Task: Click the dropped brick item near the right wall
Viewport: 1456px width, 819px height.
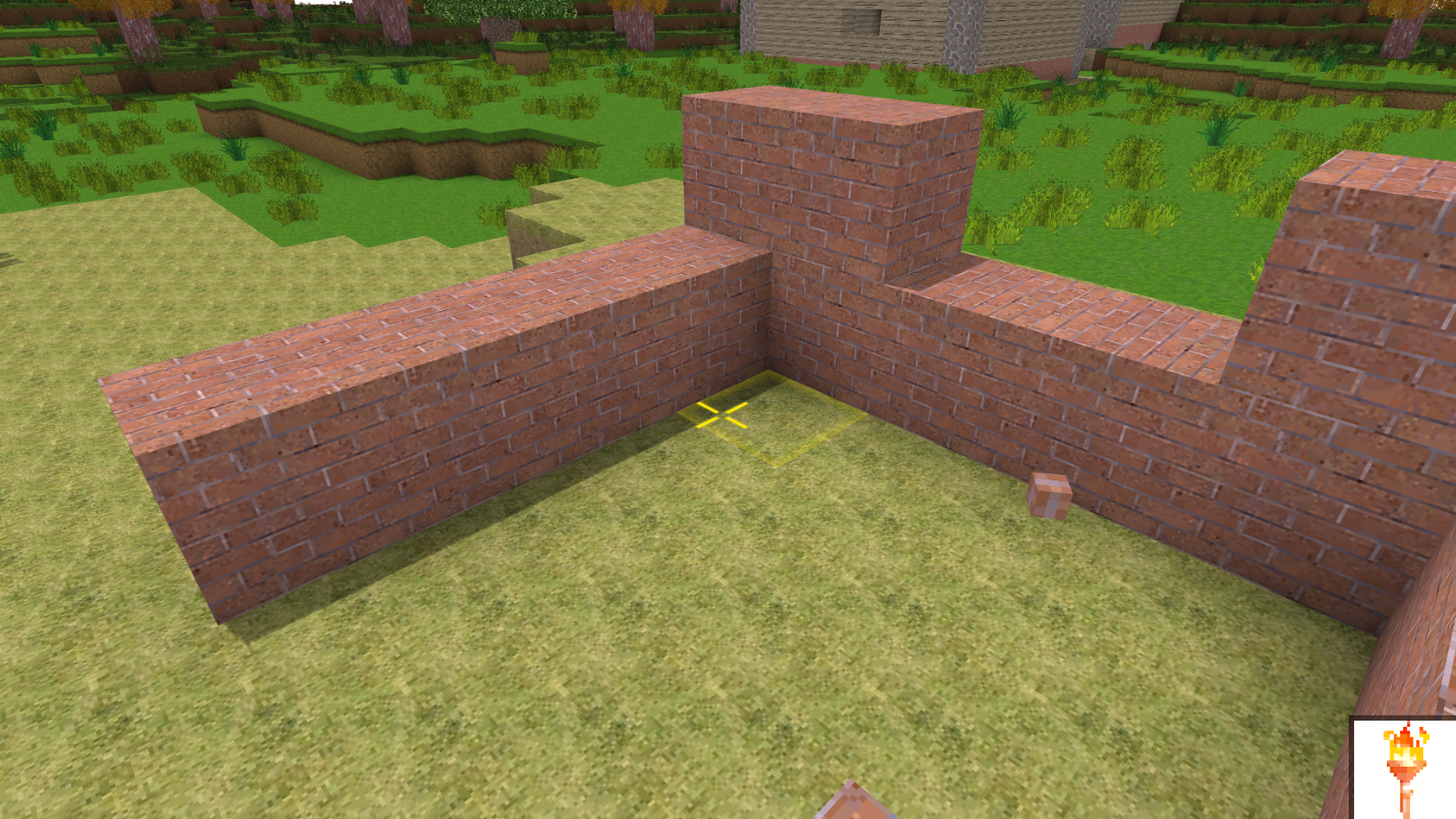Action: (1049, 494)
